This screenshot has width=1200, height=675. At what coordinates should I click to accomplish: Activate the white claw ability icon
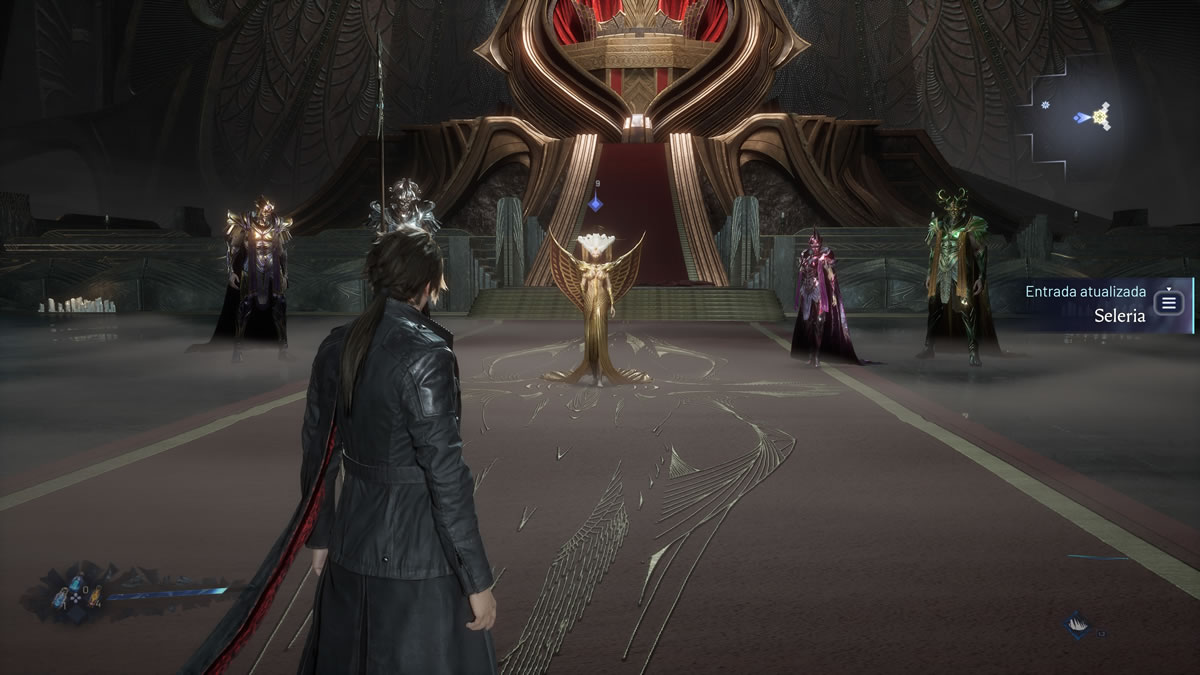coord(1077,625)
